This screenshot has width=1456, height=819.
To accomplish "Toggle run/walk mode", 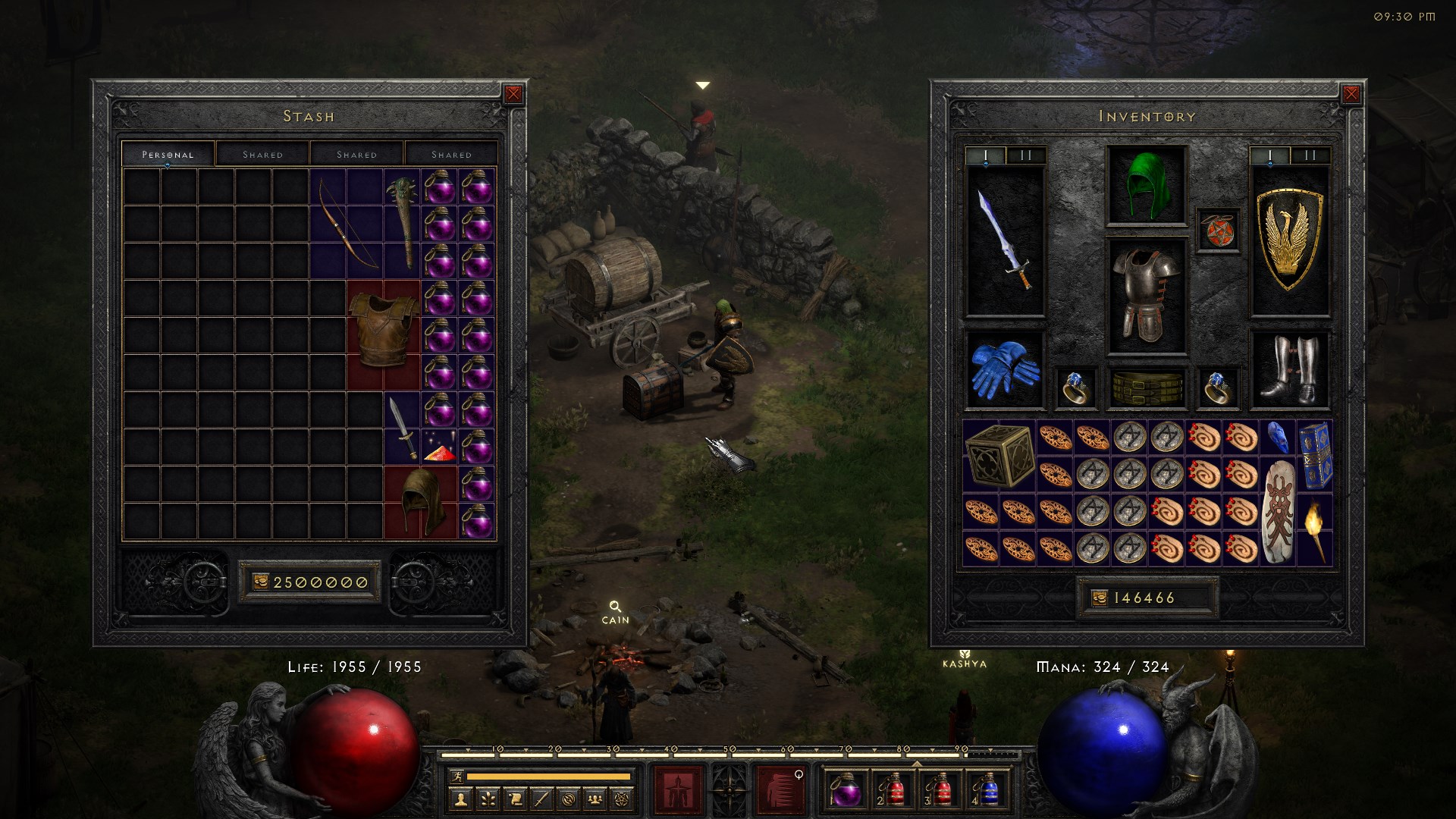I will click(457, 777).
